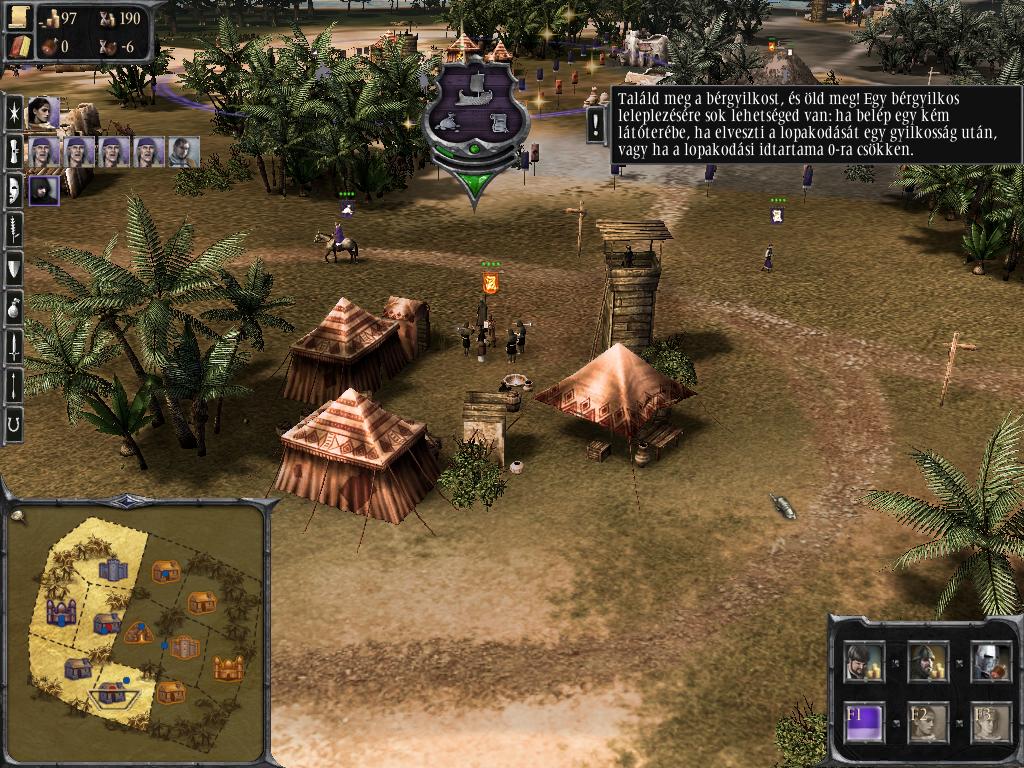Image resolution: width=1024 pixels, height=768 pixels.
Task: Select the helmeted soldier with gold portrait
Action: click(x=927, y=661)
